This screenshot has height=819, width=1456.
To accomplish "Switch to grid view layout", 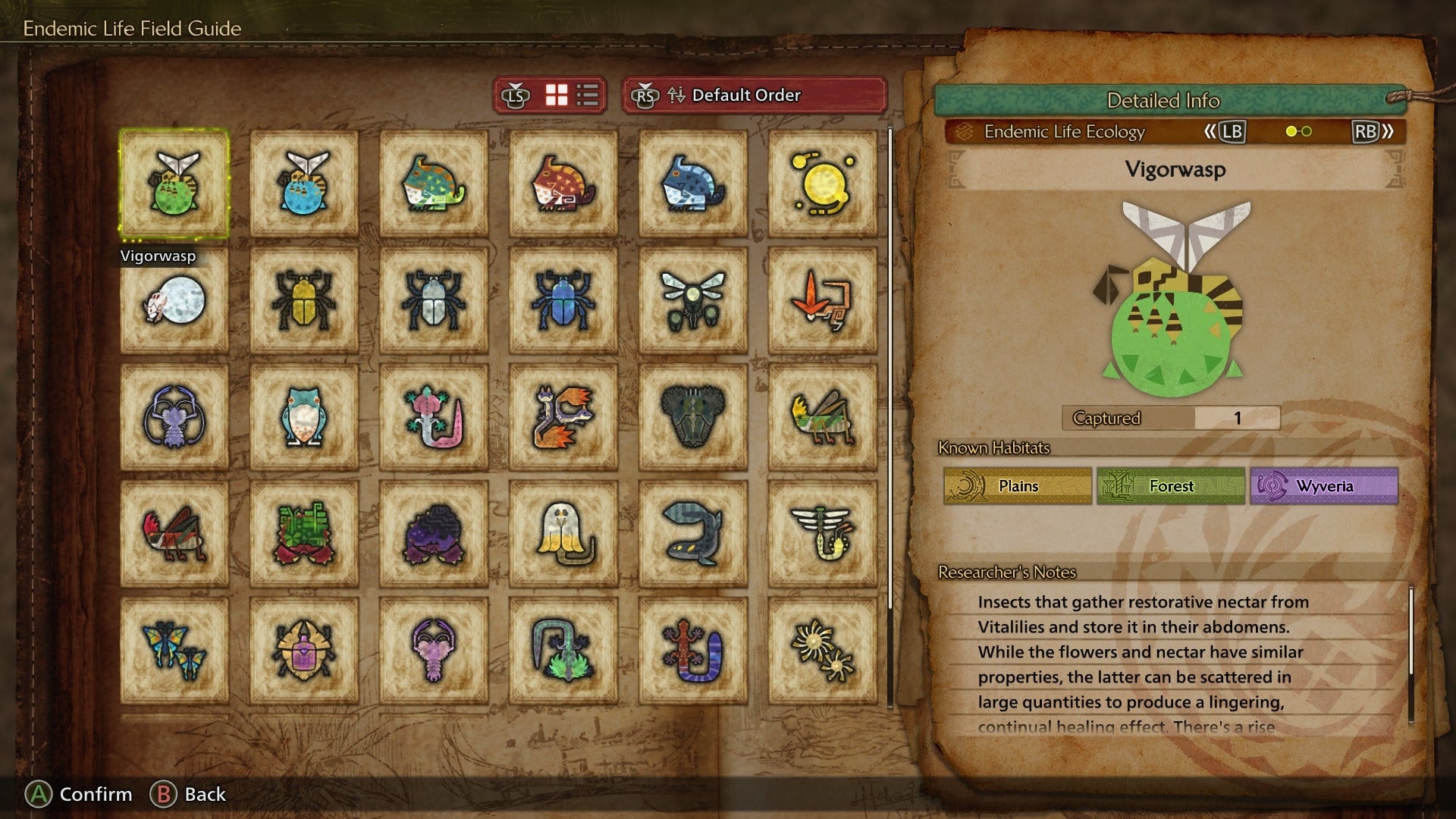I will (557, 96).
